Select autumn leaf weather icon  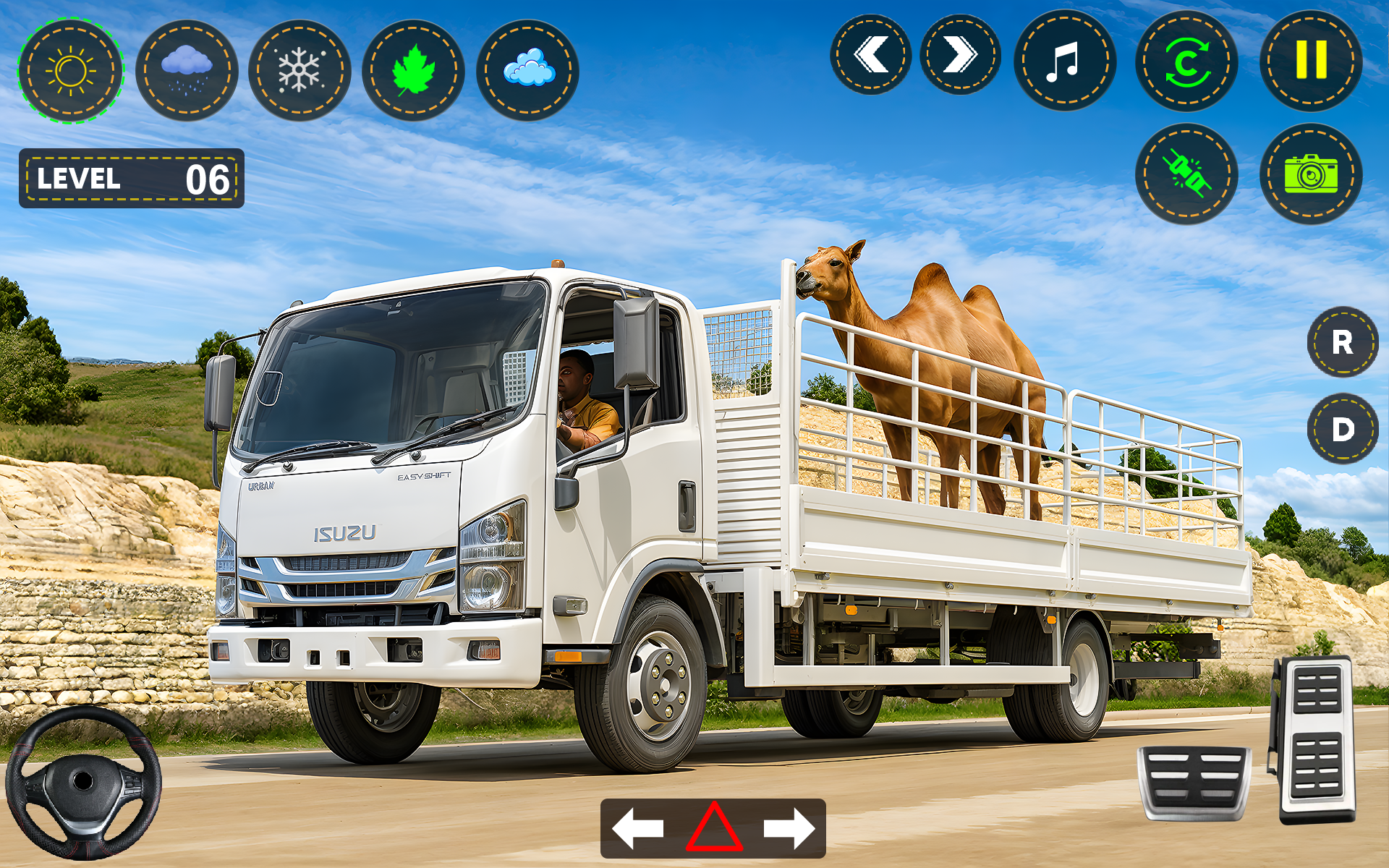coord(414,69)
